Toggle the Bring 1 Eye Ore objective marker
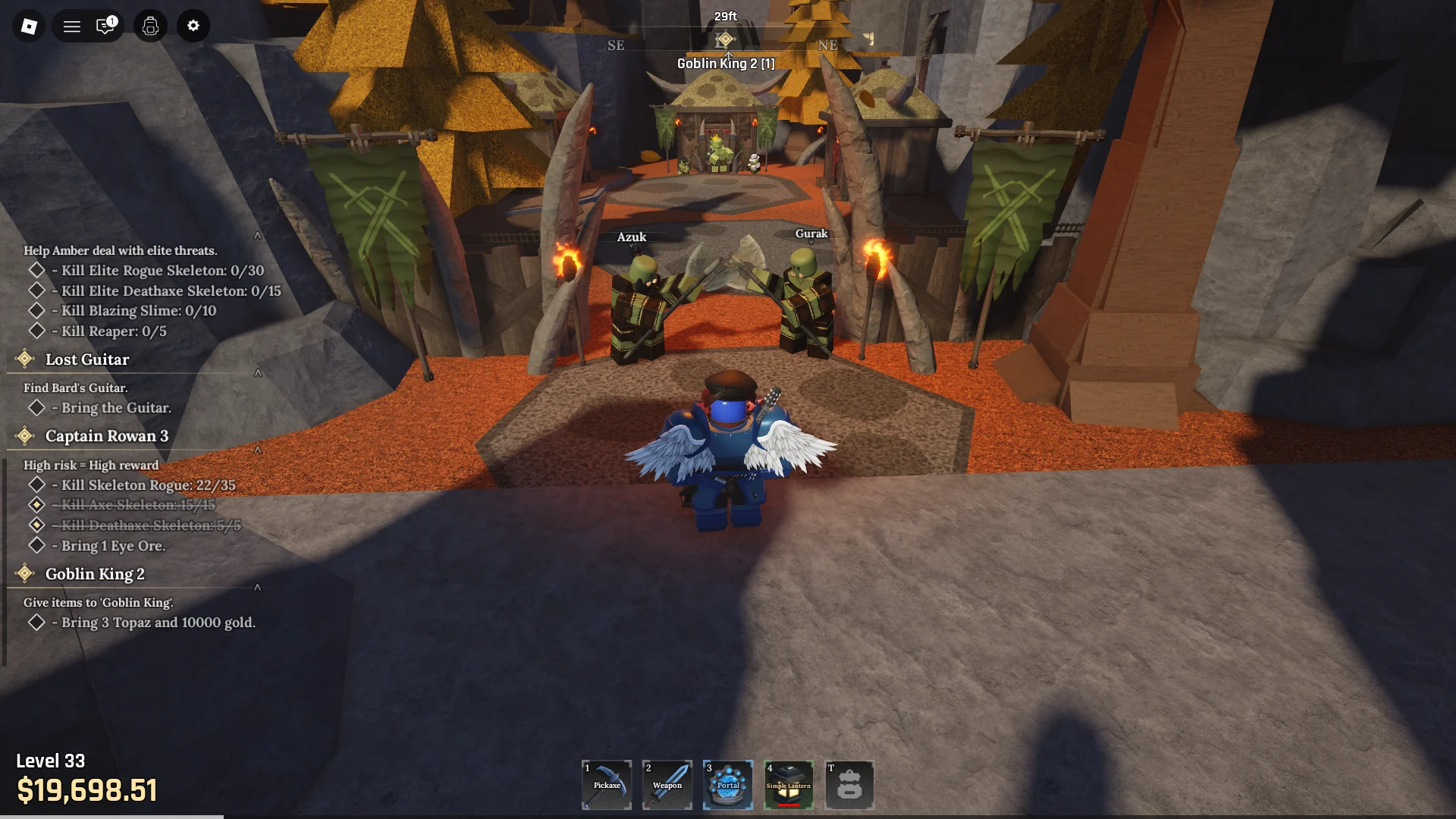Image resolution: width=1456 pixels, height=819 pixels. 36,544
